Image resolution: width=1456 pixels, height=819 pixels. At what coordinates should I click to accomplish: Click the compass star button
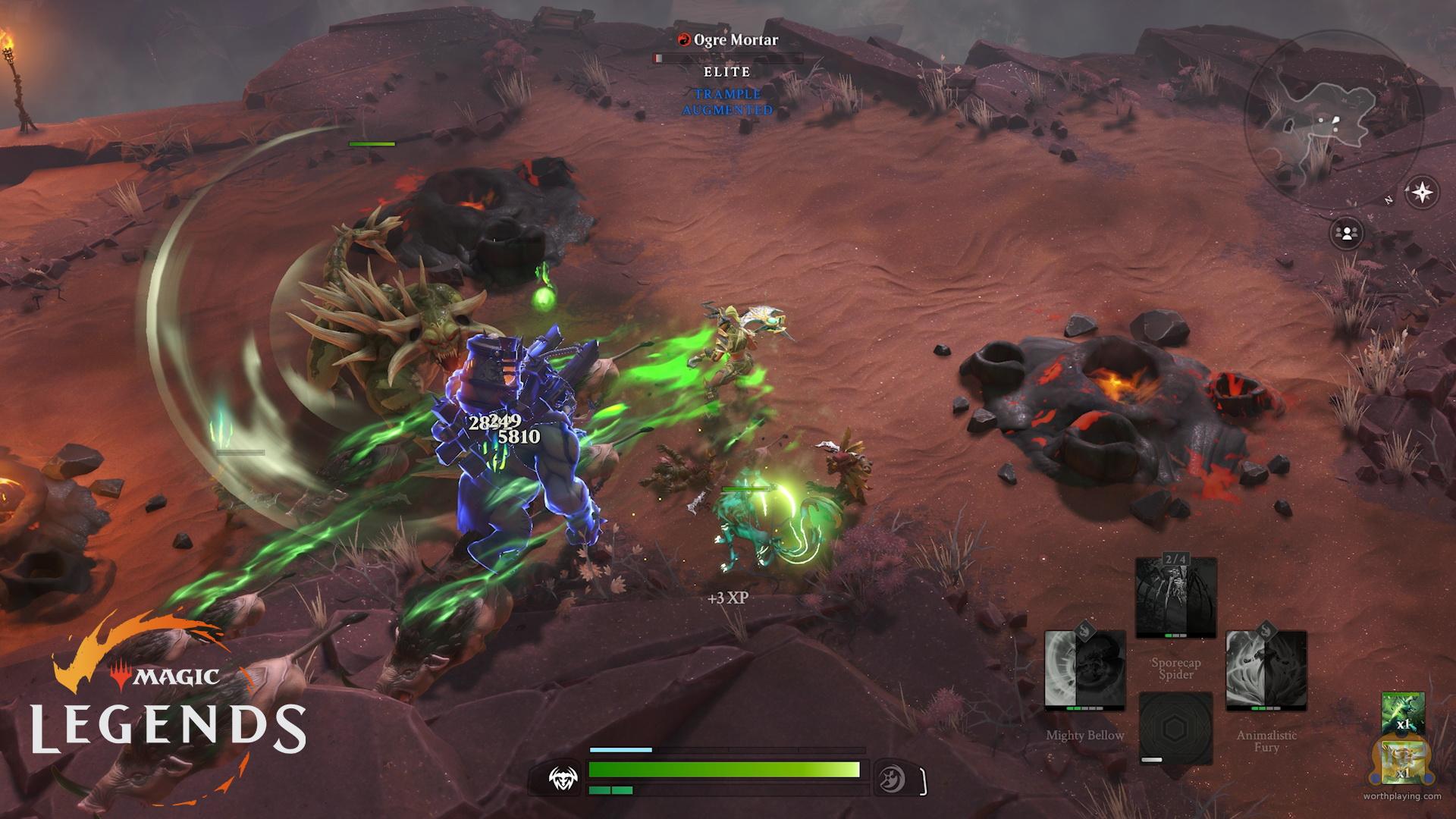click(1422, 193)
